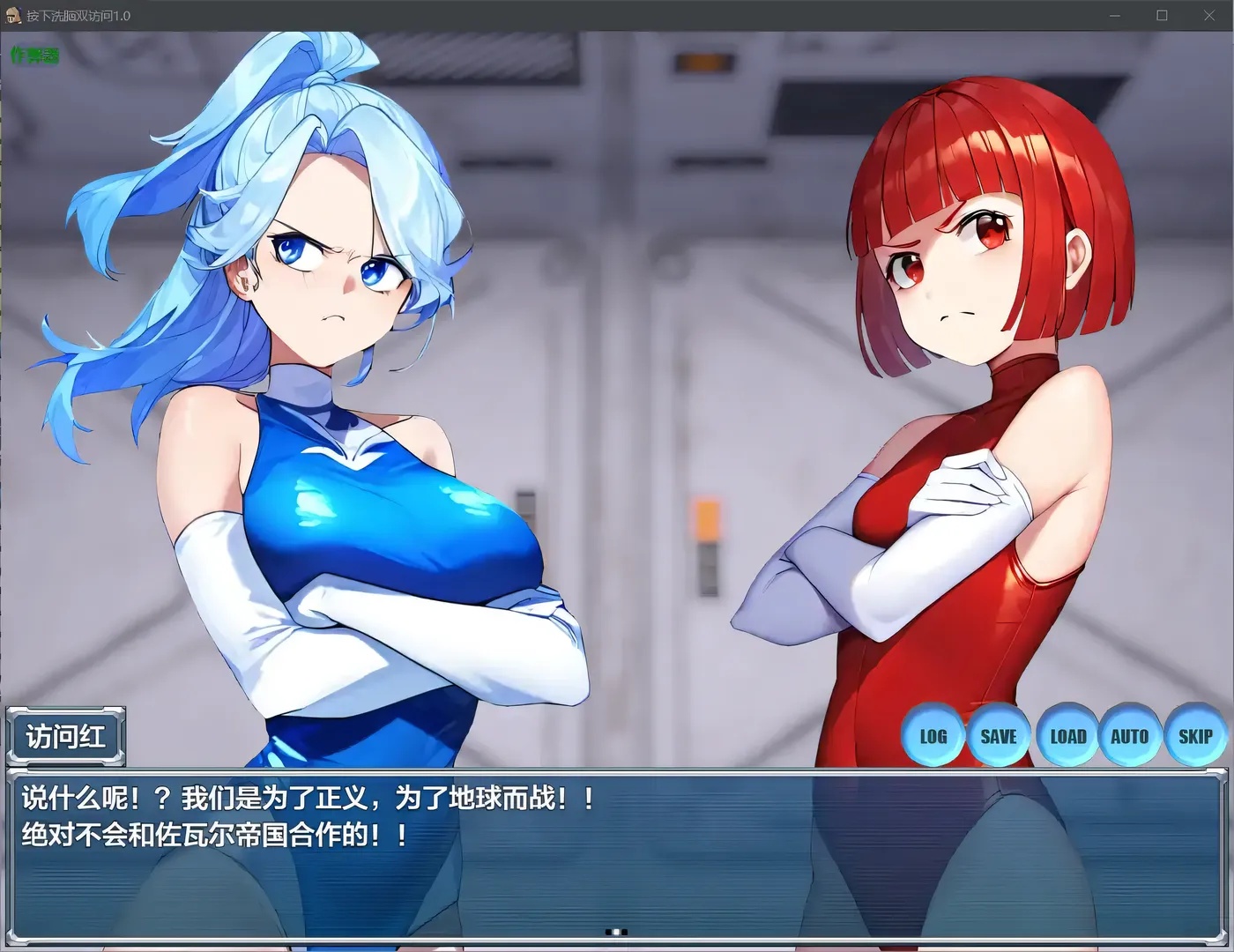Turn on SKIP mode
The width and height of the screenshot is (1234, 952).
click(x=1194, y=735)
